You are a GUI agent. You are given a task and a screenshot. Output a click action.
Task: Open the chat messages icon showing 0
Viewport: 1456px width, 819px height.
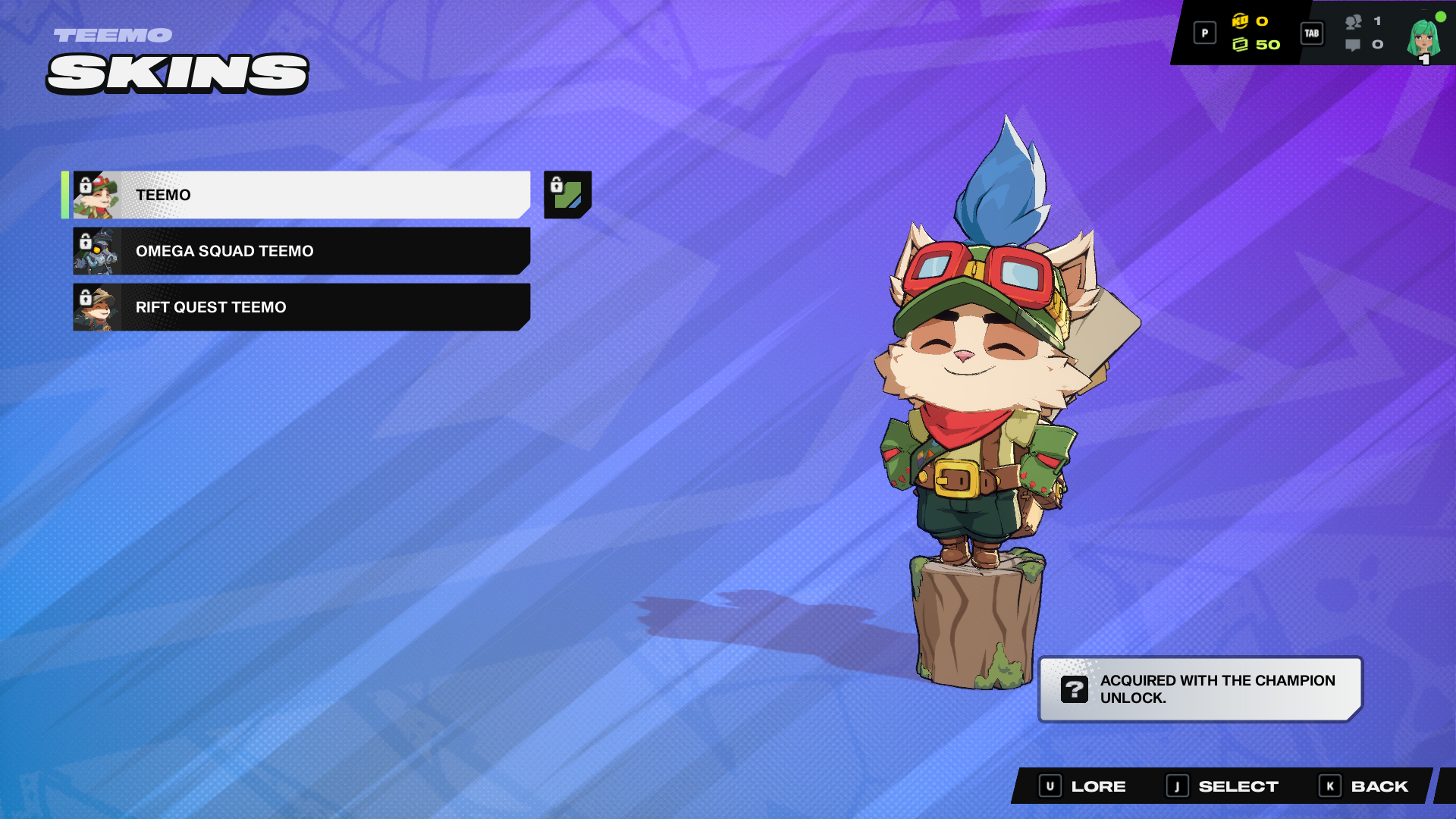[1354, 45]
